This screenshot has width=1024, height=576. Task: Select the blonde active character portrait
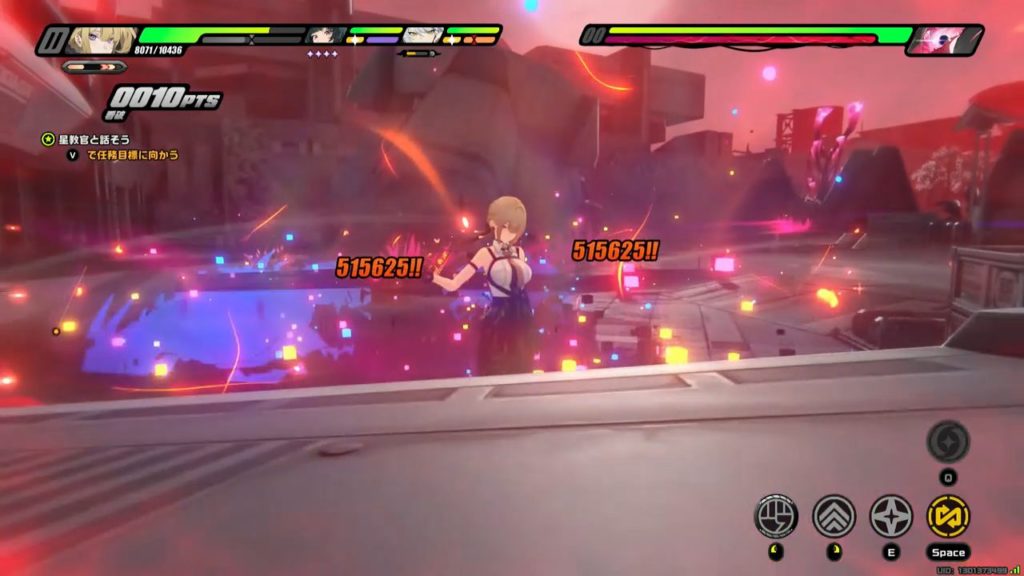(x=102, y=39)
